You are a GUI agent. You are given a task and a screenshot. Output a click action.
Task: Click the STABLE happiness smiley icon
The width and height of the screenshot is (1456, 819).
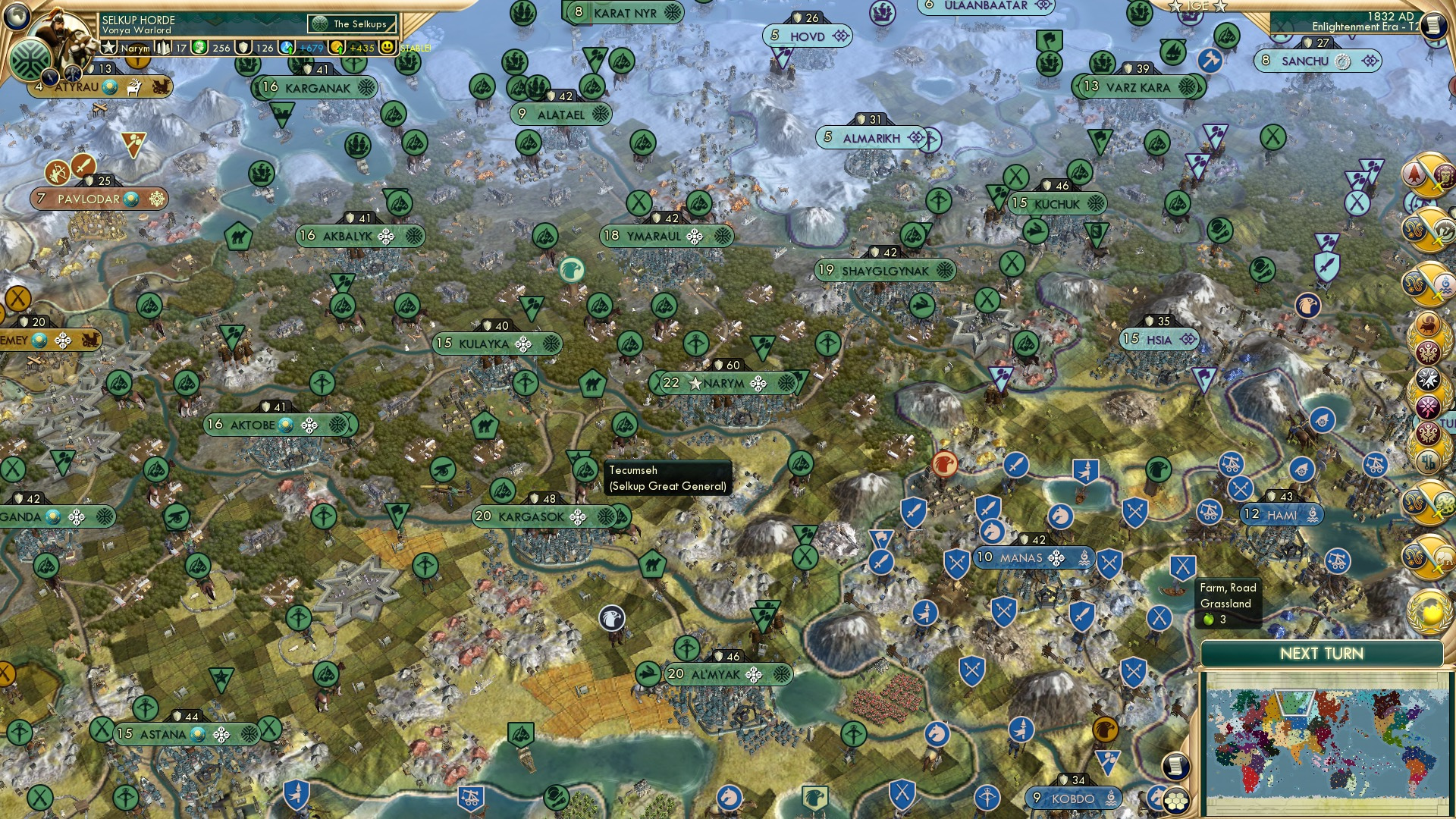(x=388, y=47)
